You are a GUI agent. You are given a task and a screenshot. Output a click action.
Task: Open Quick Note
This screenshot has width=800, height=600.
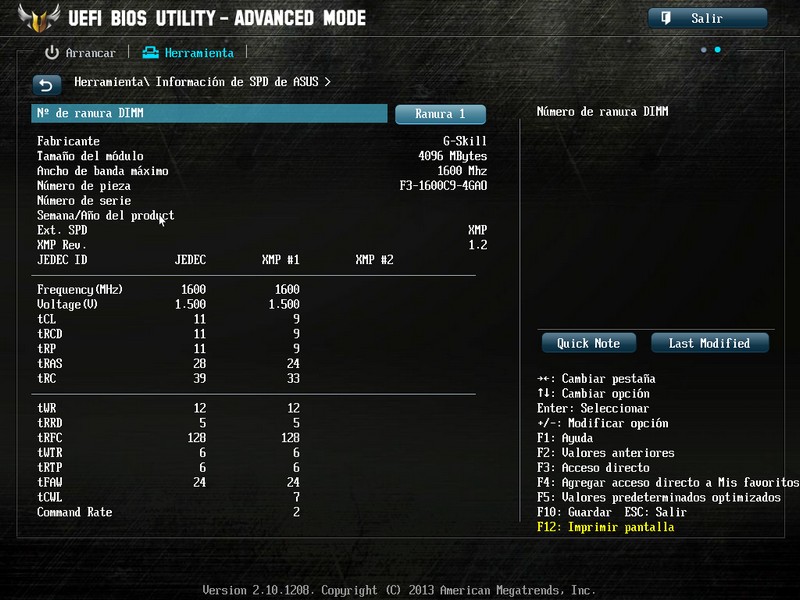coord(588,343)
